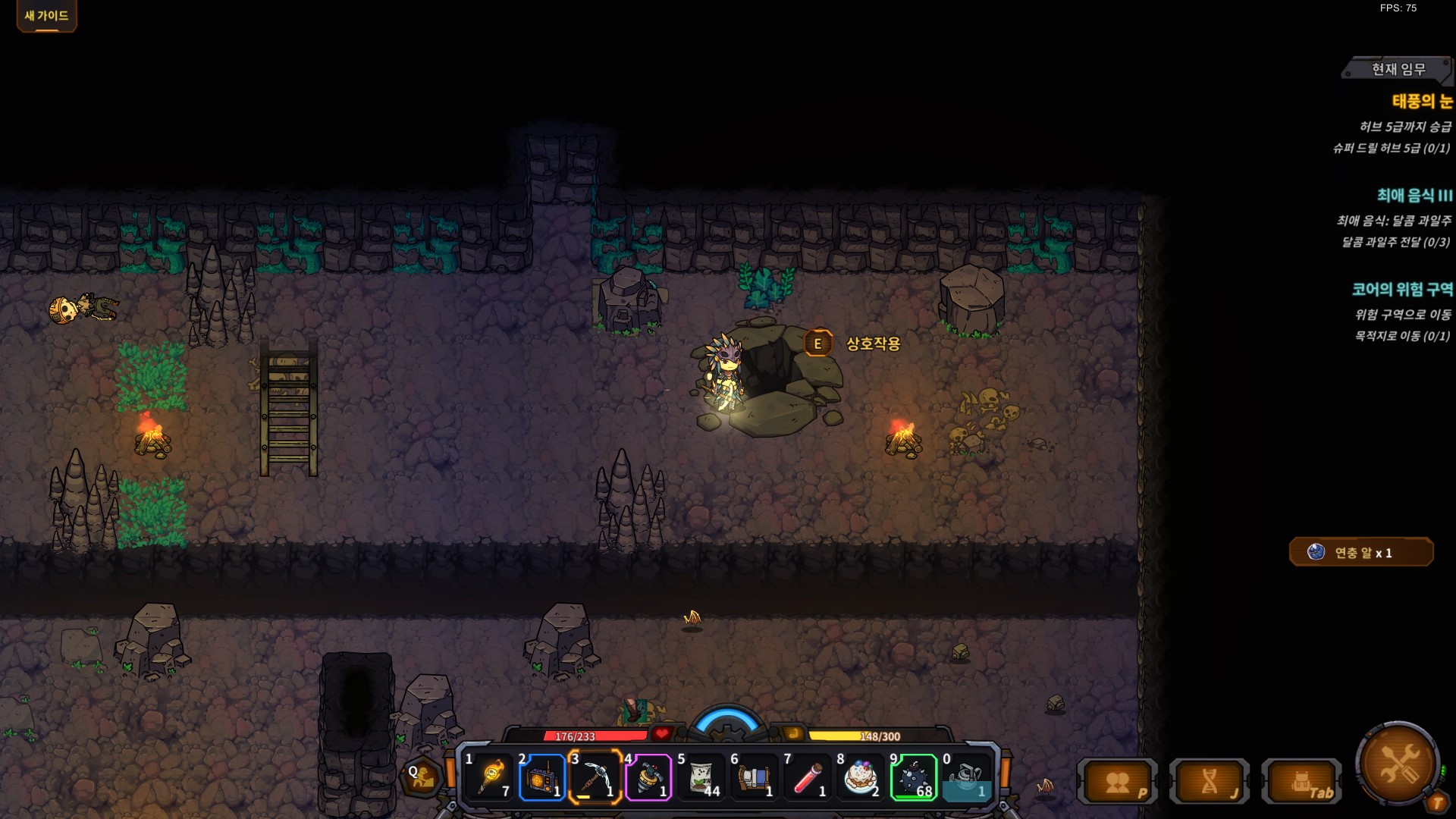Open the DNA helix menu button

1210,782
